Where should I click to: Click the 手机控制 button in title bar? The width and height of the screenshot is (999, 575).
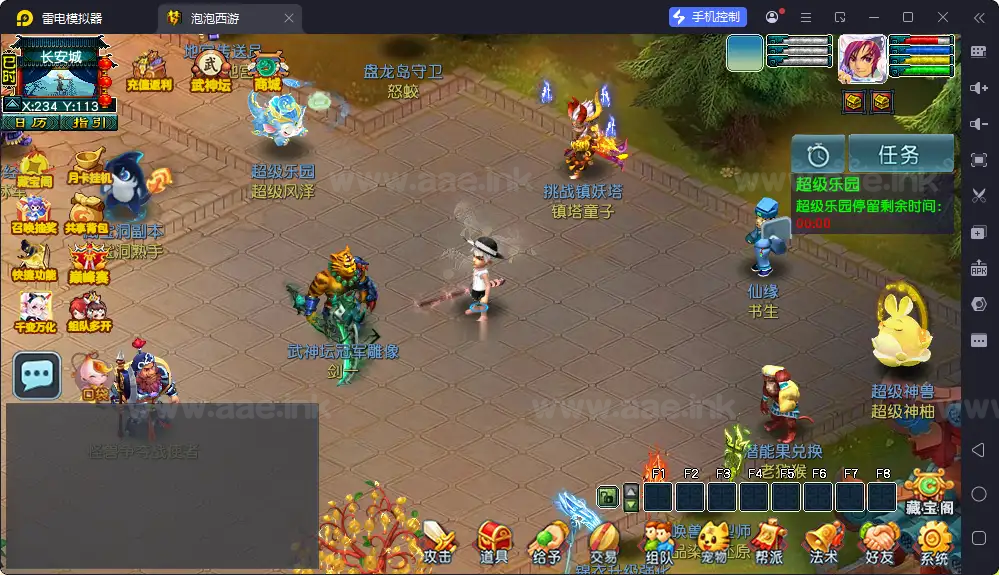pyautogui.click(x=708, y=17)
